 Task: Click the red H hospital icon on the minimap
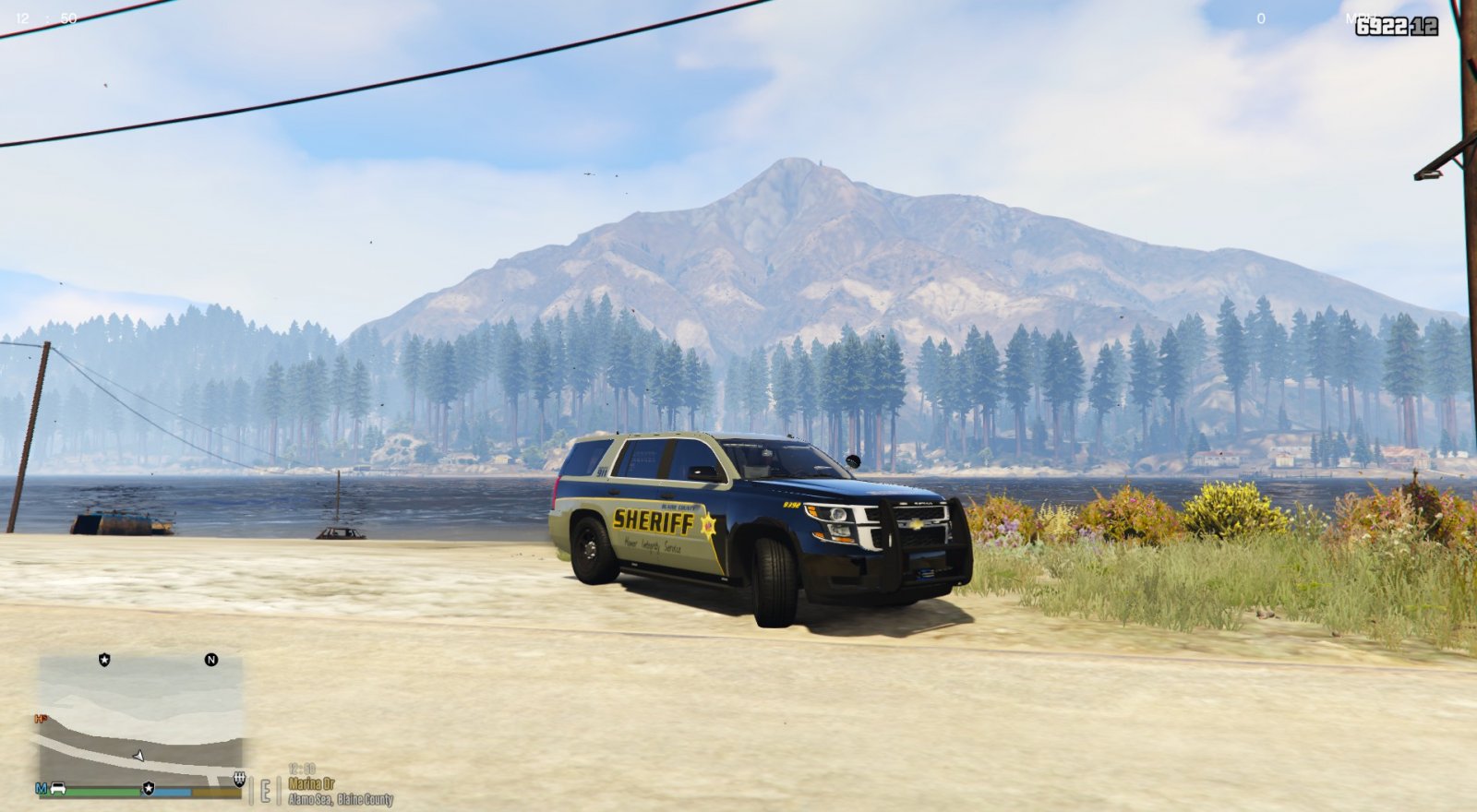tap(39, 719)
